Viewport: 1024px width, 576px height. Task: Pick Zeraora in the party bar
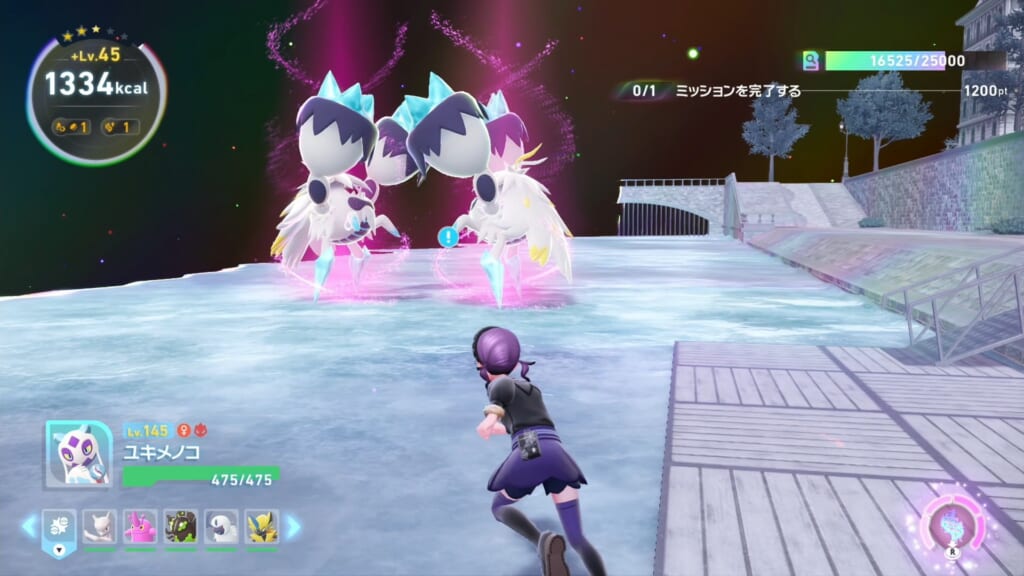click(x=262, y=526)
